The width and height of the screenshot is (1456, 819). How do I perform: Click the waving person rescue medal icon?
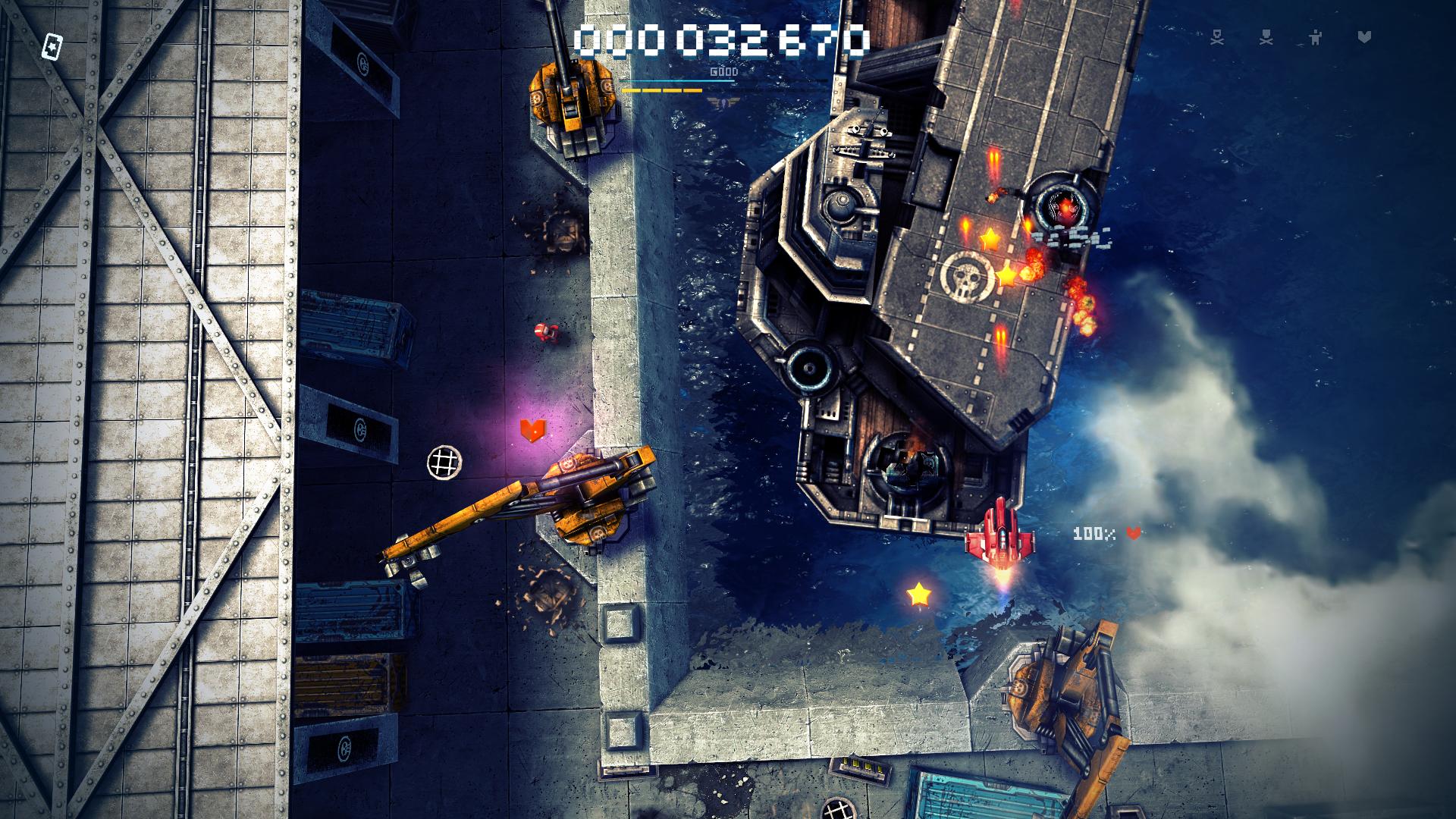click(x=1315, y=36)
